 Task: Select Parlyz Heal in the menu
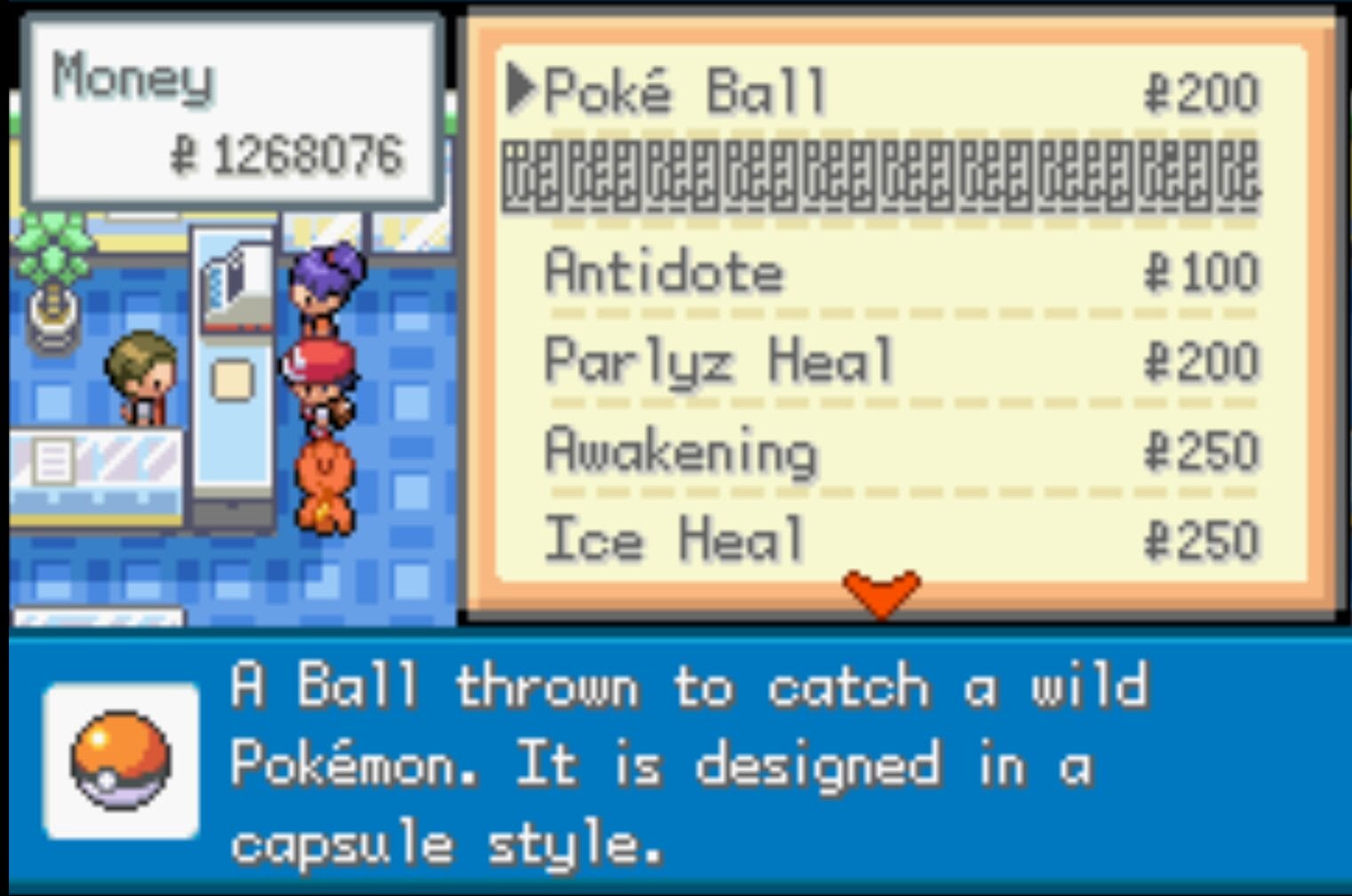tap(720, 360)
